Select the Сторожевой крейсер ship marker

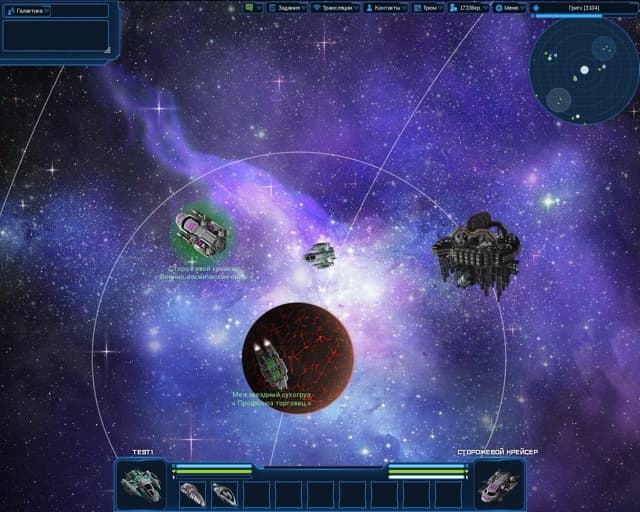[201, 234]
